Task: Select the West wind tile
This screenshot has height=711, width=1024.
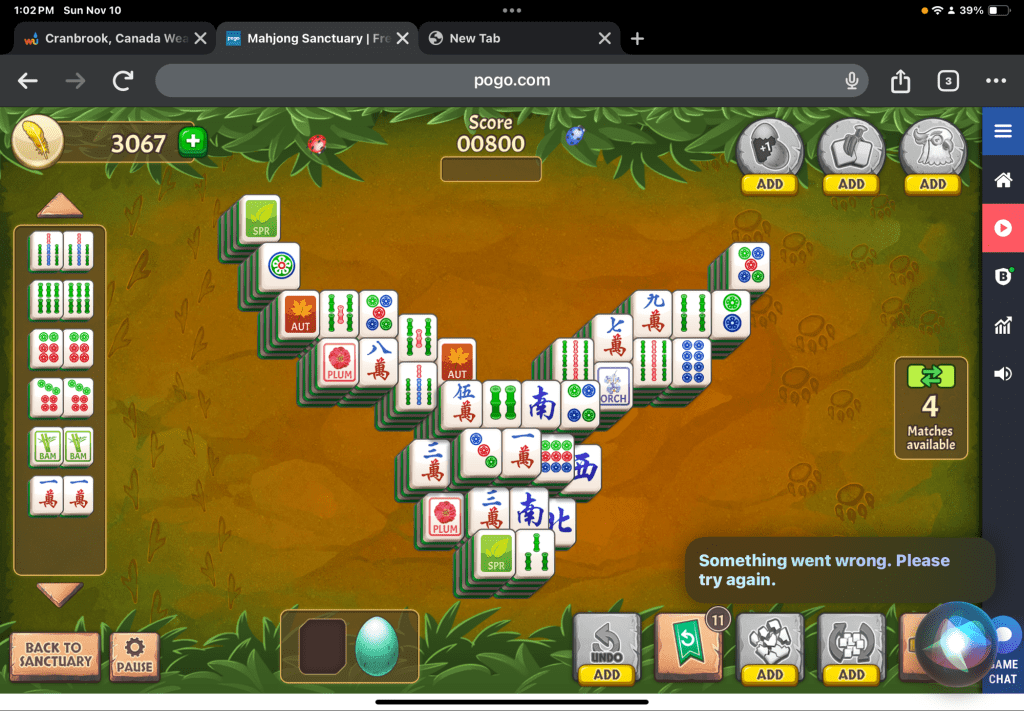Action: coord(586,468)
